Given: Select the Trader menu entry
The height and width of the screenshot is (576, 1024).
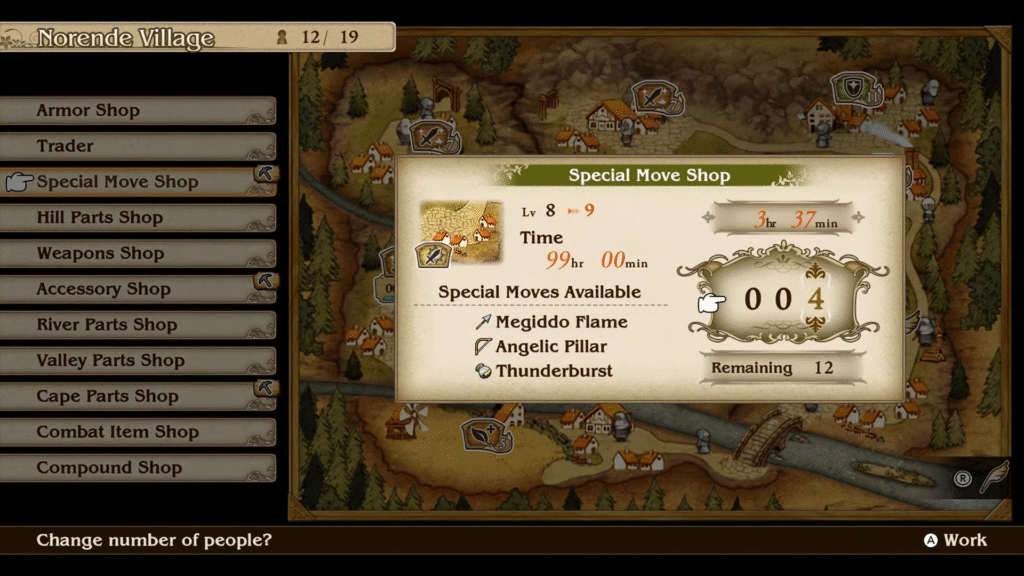Looking at the screenshot, I should tap(65, 147).
